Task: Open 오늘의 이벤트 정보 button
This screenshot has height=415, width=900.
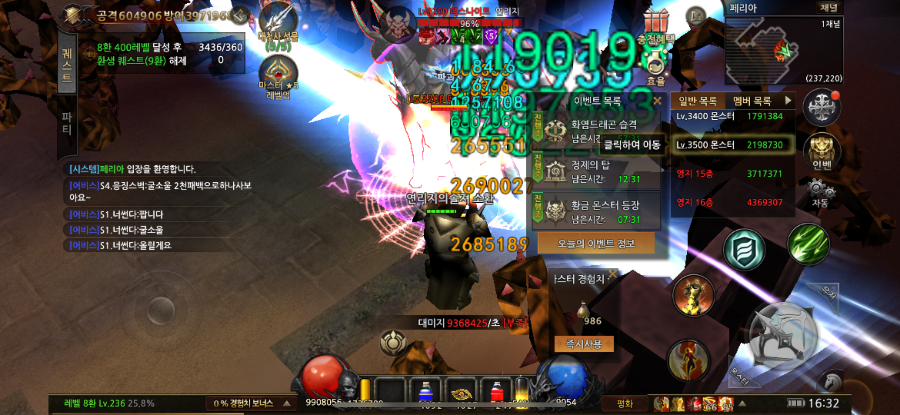Action: pyautogui.click(x=596, y=243)
